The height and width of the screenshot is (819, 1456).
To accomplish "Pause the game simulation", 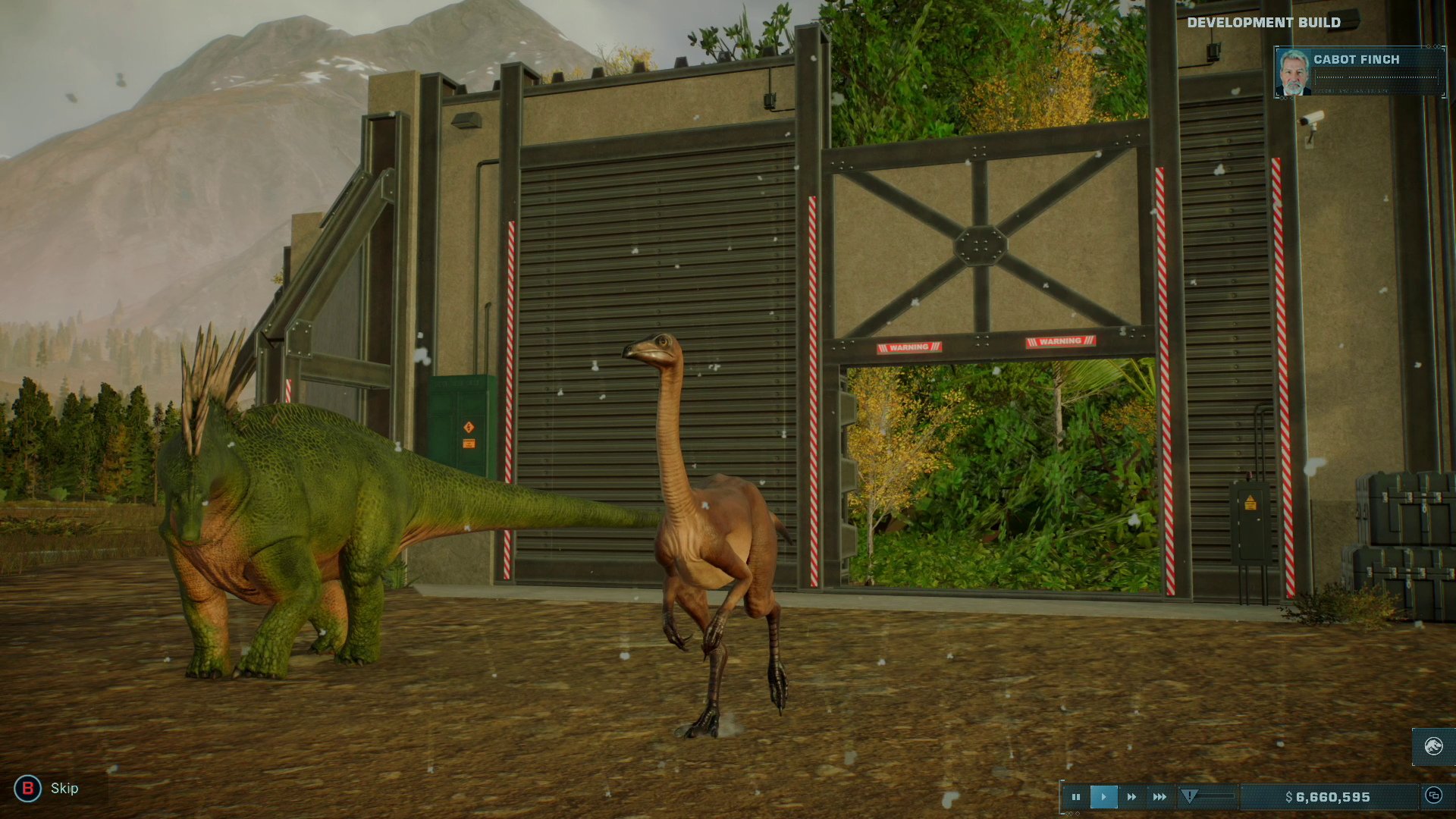I will [1076, 796].
